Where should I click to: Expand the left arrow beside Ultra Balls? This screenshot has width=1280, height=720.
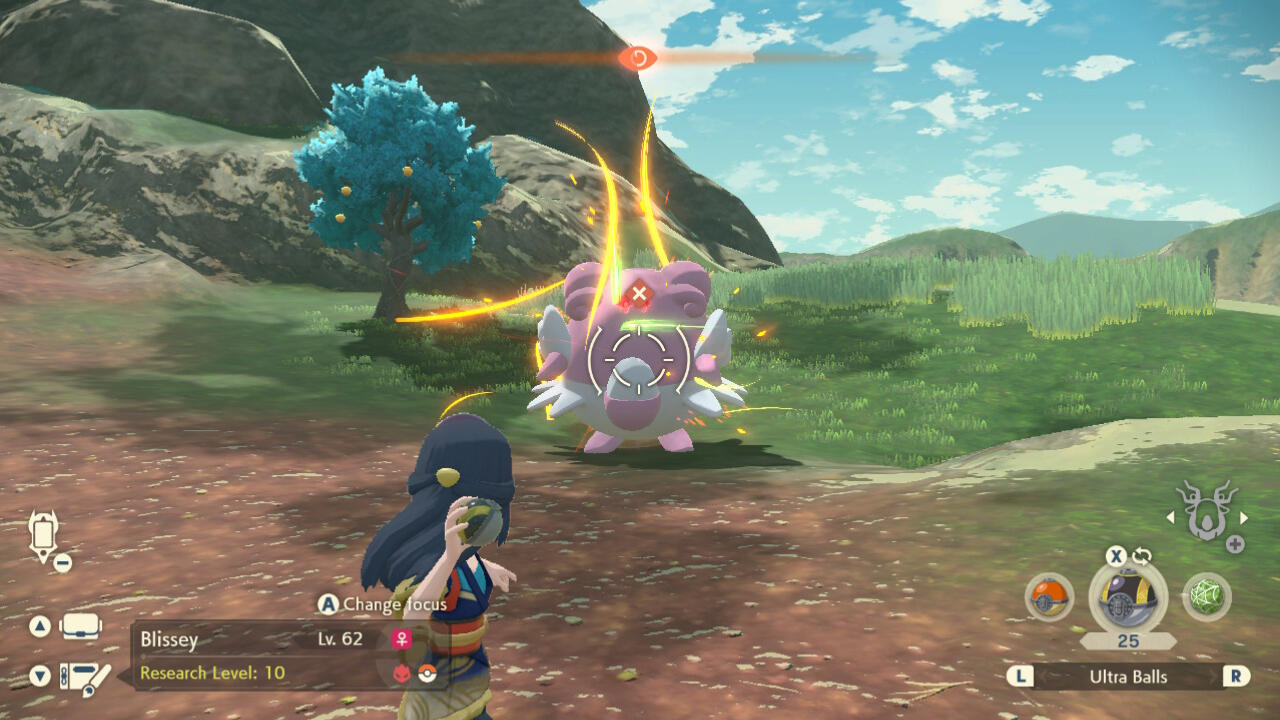tap(1047, 677)
